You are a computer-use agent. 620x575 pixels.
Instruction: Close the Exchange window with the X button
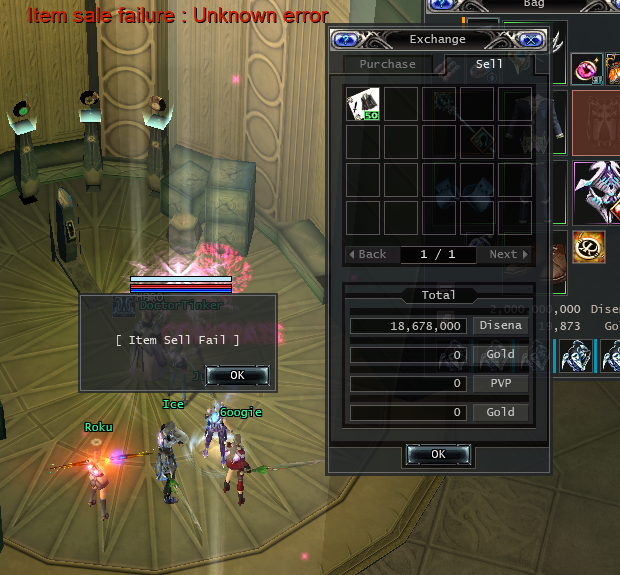coord(531,40)
